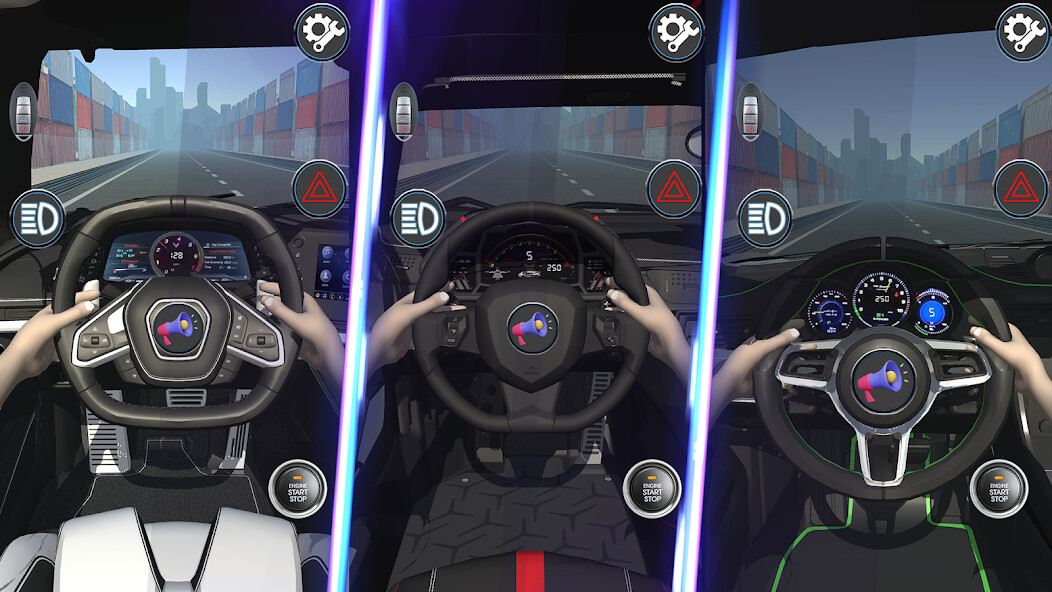Turn on hazard lights in the white-seat car

pos(320,188)
